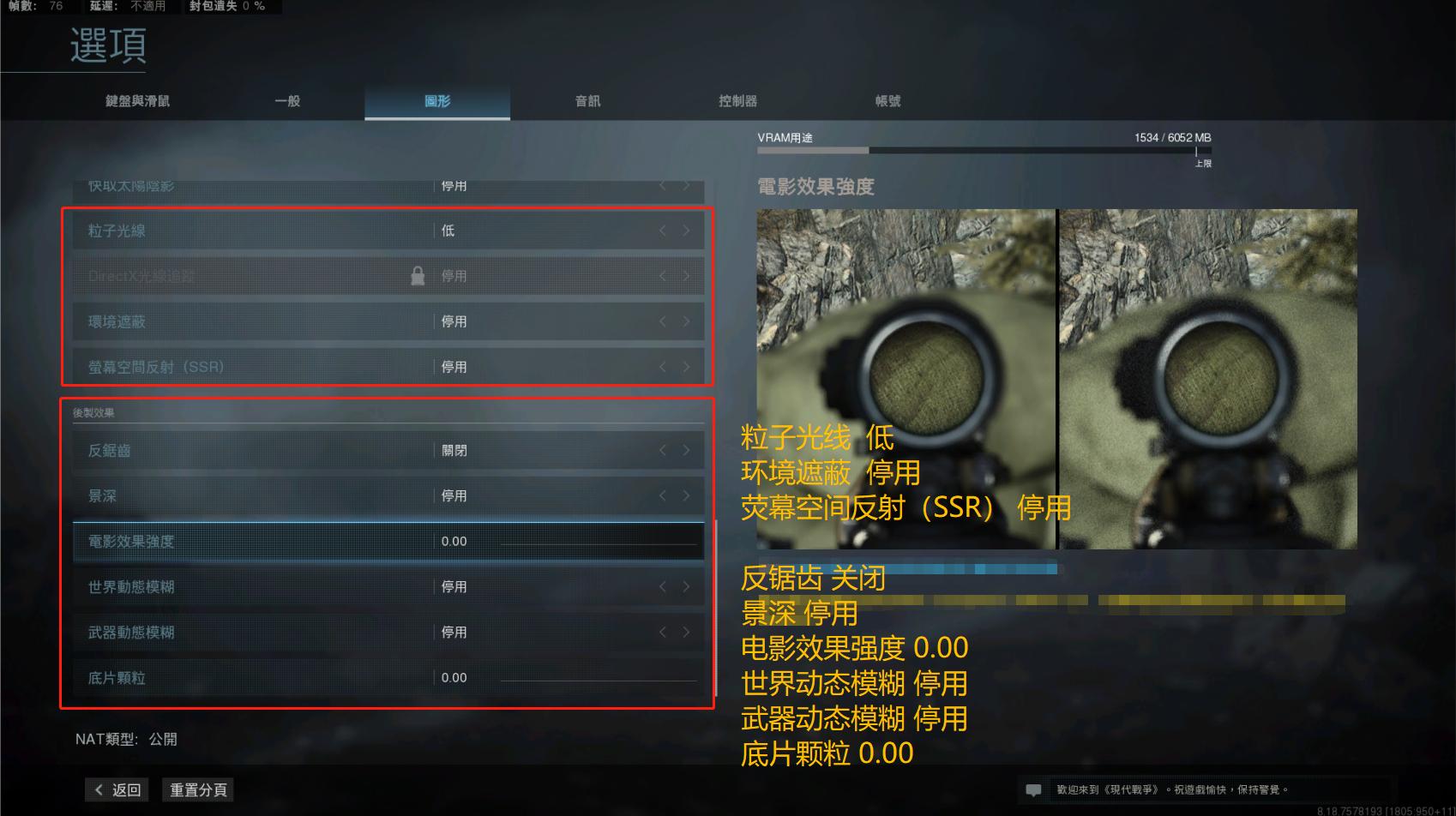The height and width of the screenshot is (816, 1456).
Task: Click the 返回 button
Action: coord(117,789)
